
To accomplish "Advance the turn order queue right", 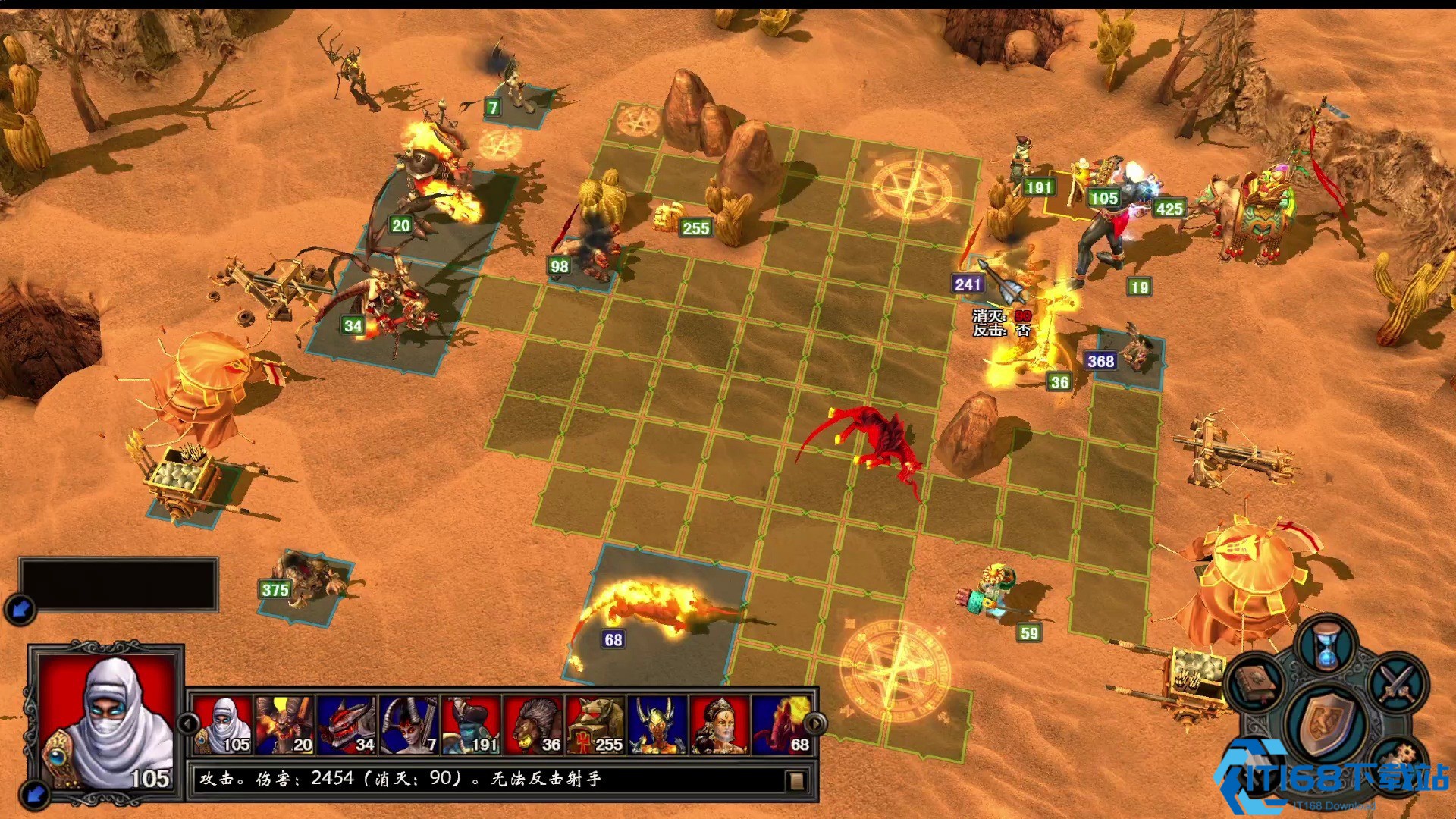I will tap(814, 723).
